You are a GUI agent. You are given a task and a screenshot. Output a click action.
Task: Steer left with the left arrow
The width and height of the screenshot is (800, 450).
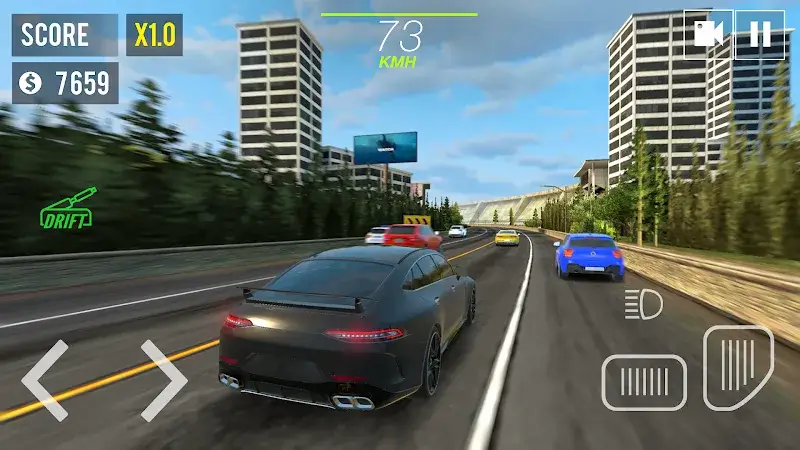click(x=45, y=379)
